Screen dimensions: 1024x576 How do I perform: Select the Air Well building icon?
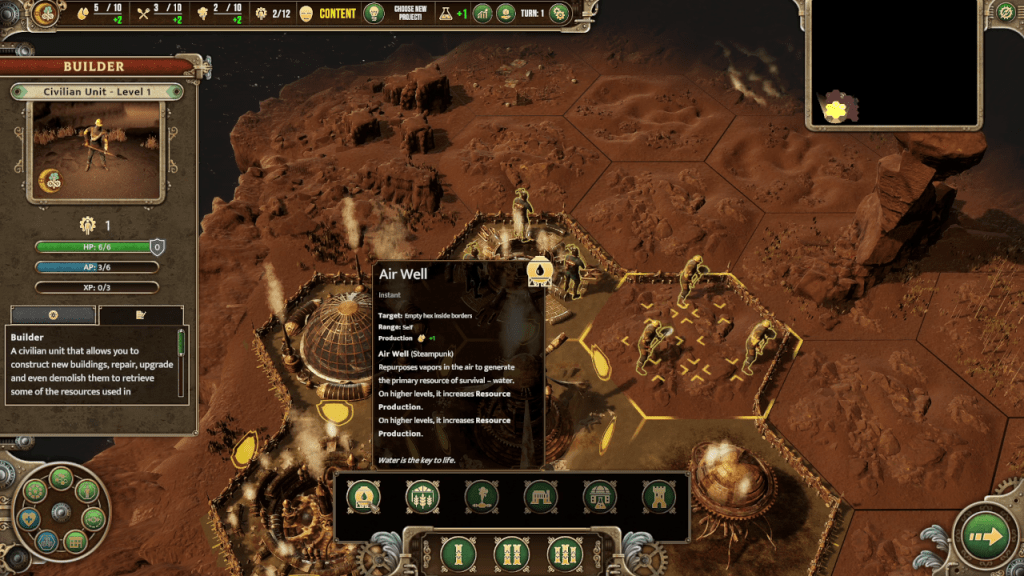coord(362,495)
